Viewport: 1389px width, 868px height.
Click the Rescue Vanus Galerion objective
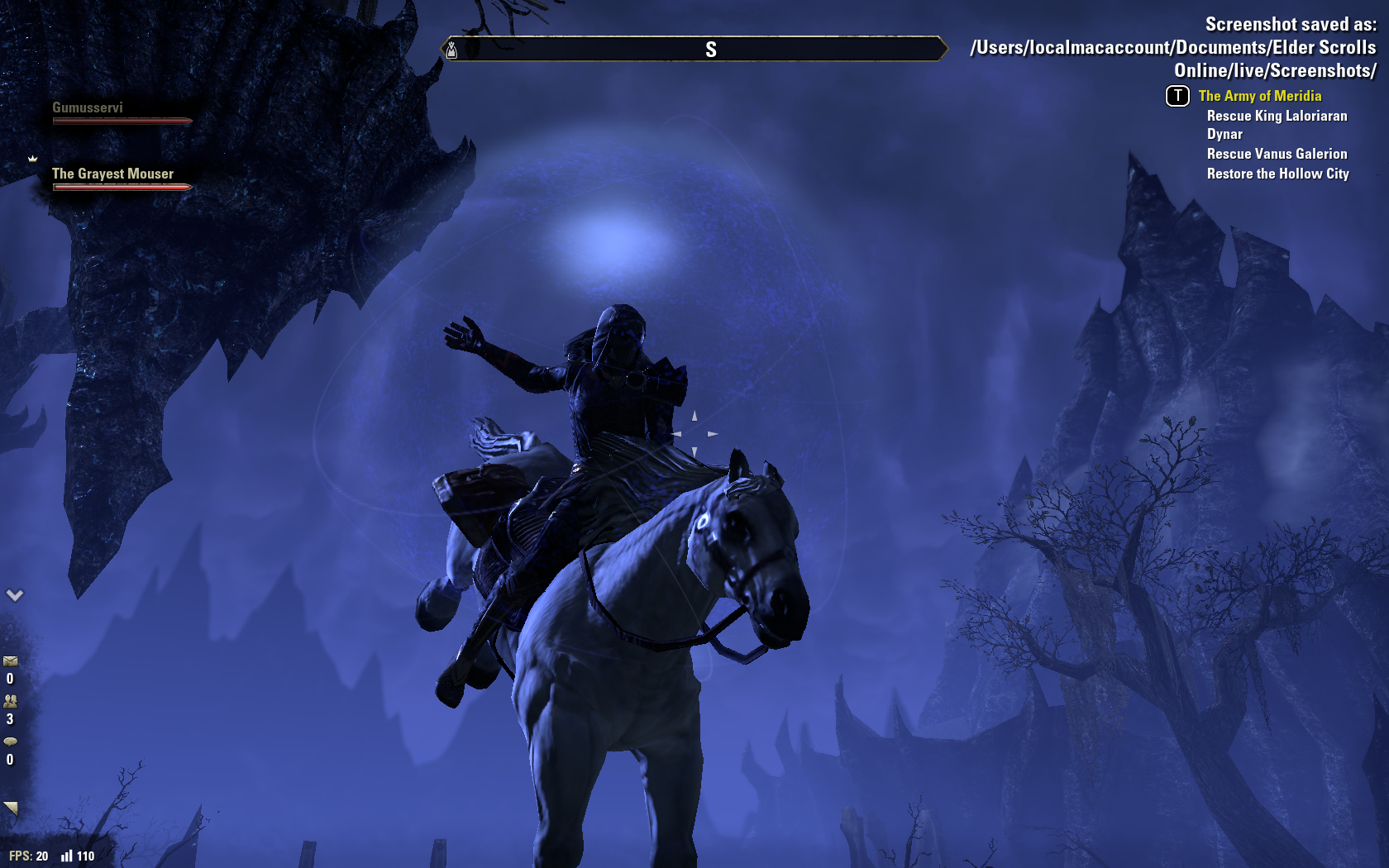coord(1277,154)
